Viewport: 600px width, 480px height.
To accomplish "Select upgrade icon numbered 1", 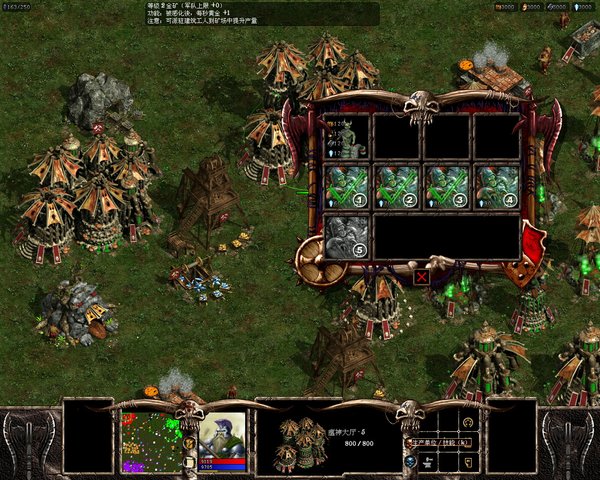I will 346,187.
